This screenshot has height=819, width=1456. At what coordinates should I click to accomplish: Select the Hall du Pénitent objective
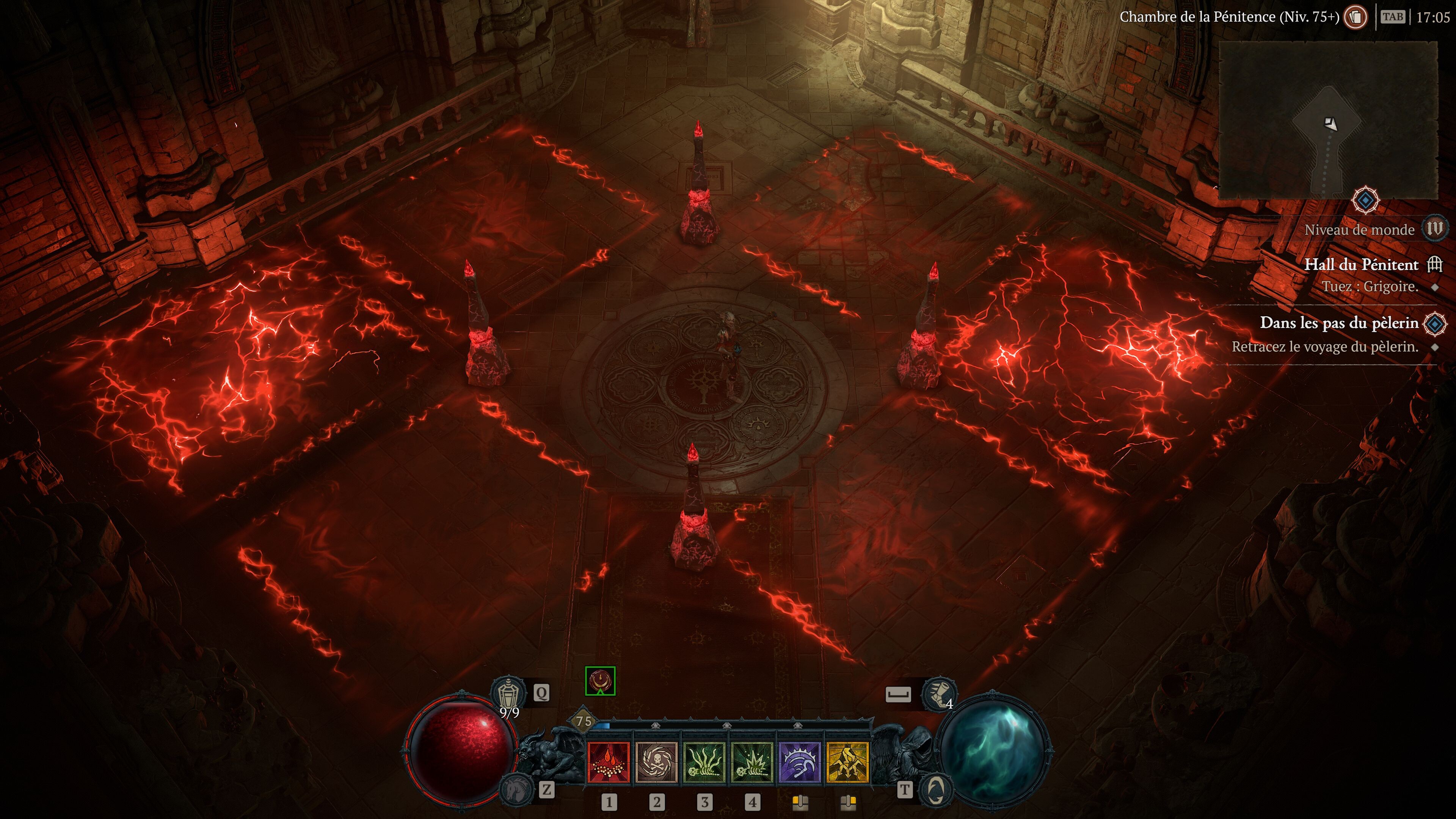pyautogui.click(x=1361, y=265)
